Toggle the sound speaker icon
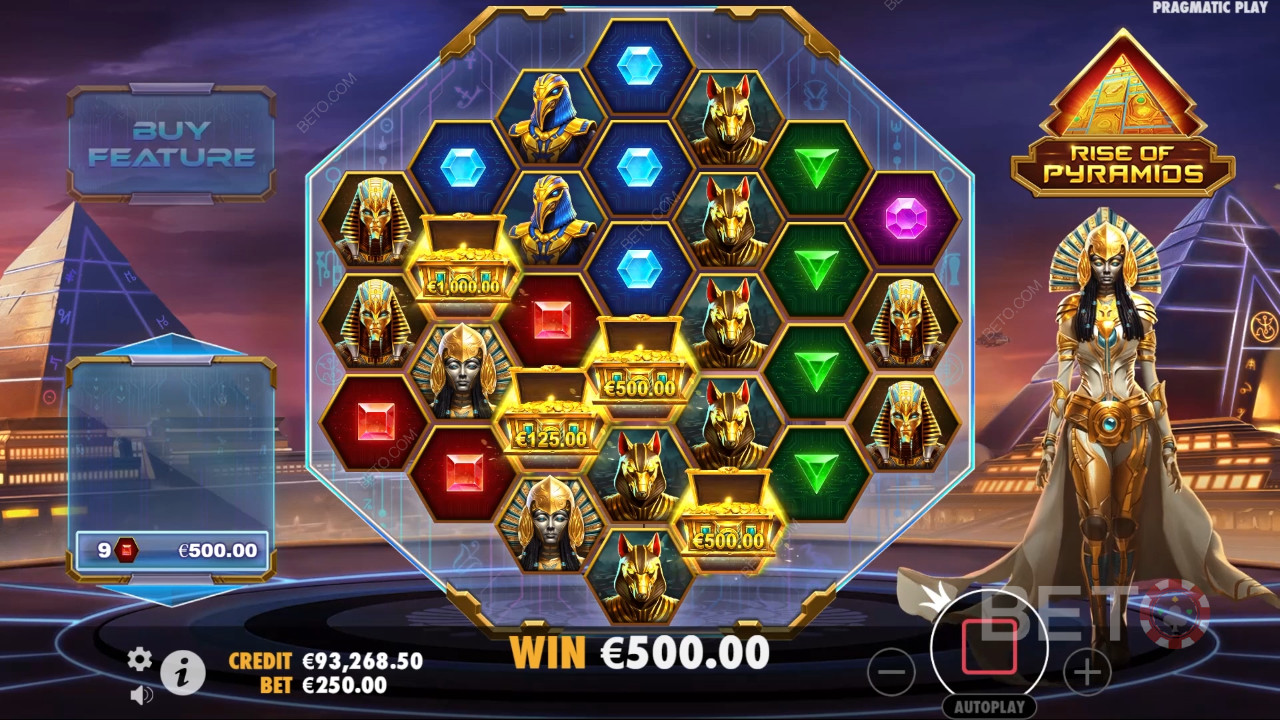The width and height of the screenshot is (1280, 720). pos(141,692)
